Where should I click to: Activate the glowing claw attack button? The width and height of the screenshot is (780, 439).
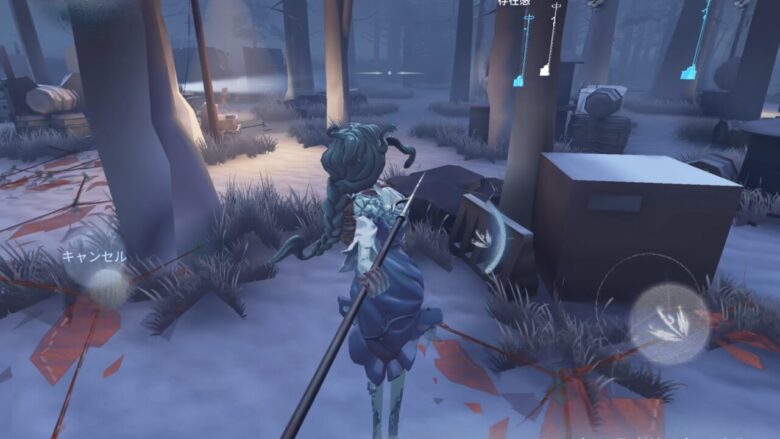click(x=669, y=323)
